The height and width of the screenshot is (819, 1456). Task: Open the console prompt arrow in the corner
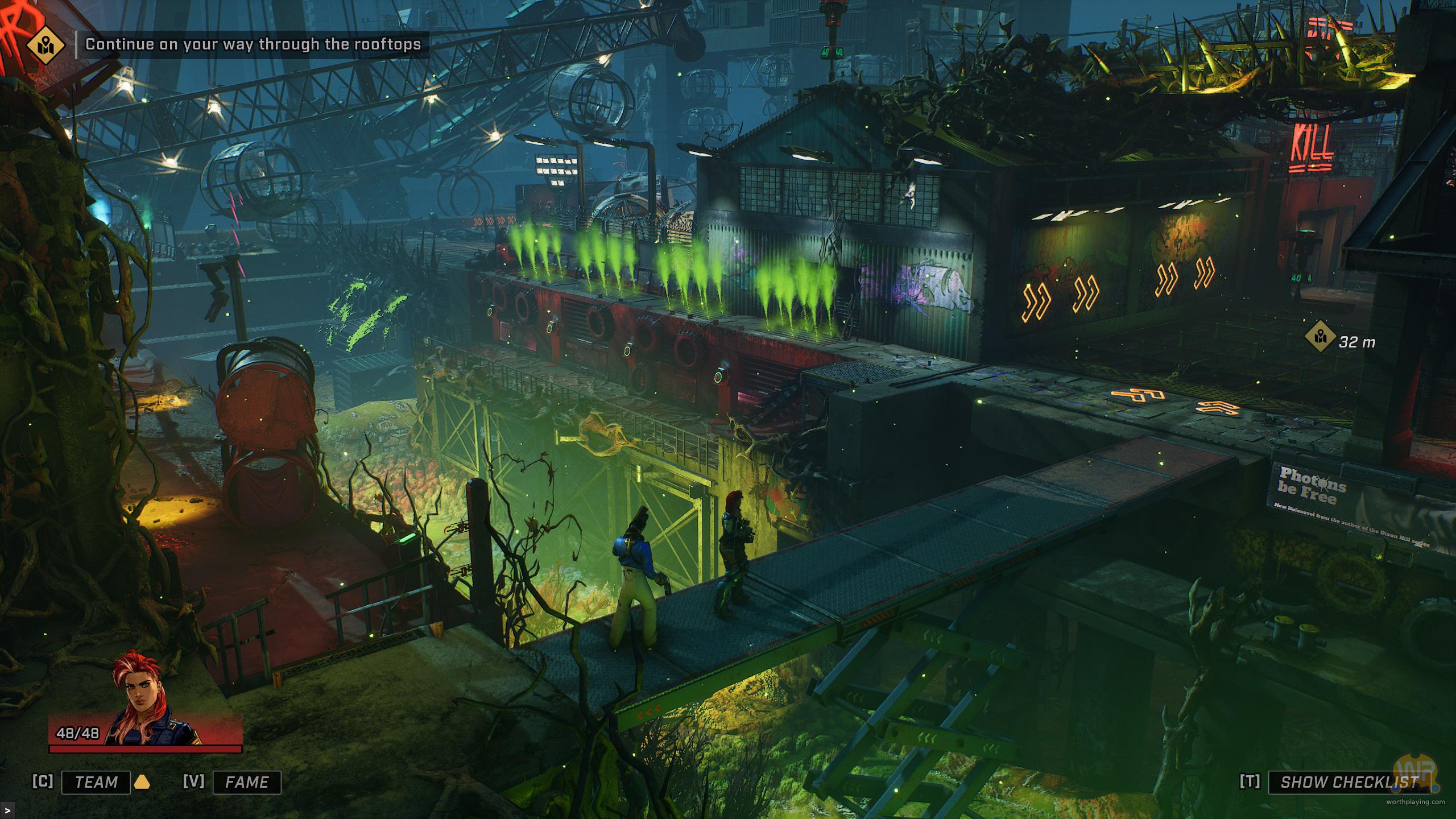(6, 809)
